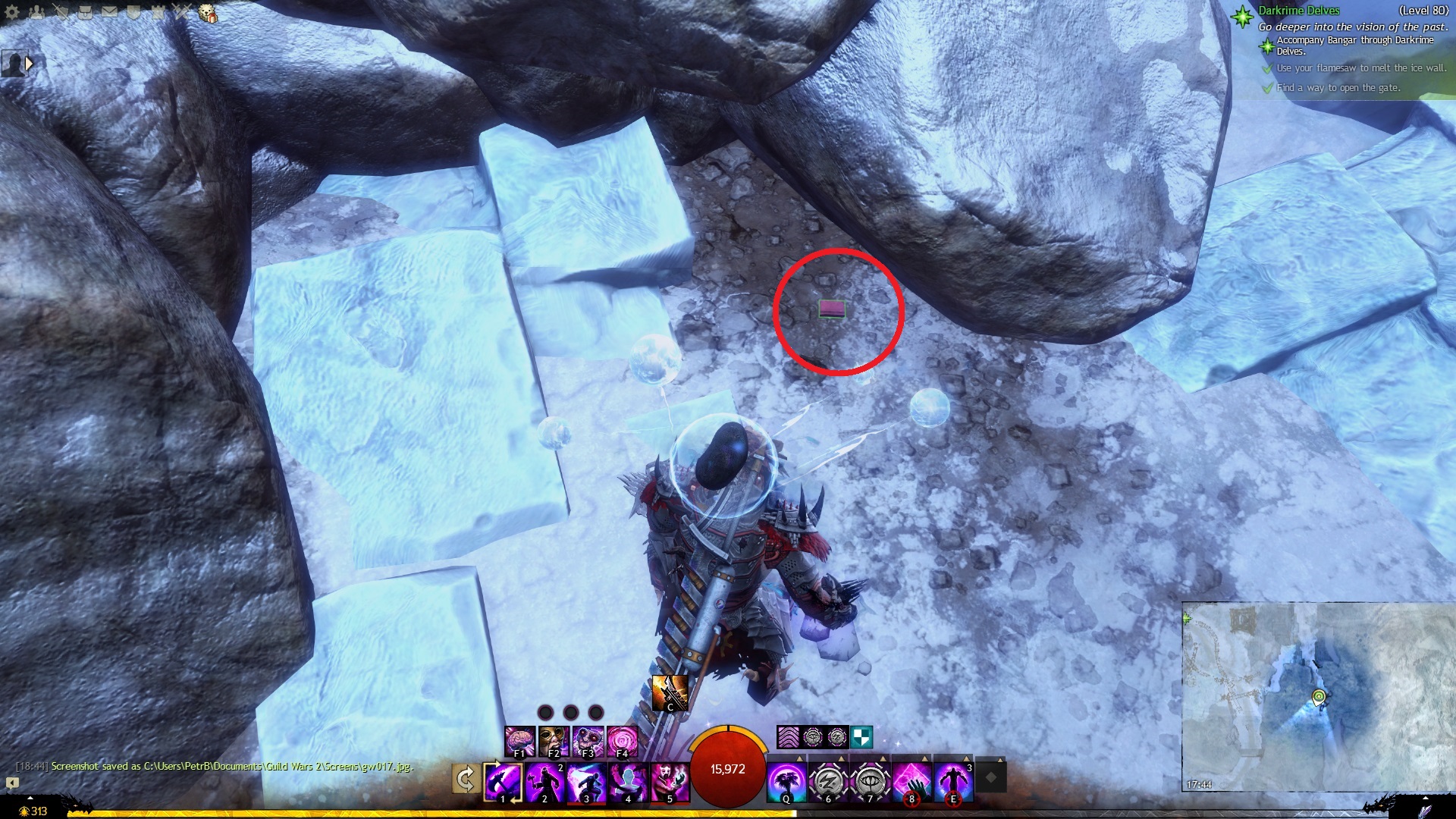The height and width of the screenshot is (819, 1456).
Task: Use the eye signet utility skill
Action: (870, 782)
